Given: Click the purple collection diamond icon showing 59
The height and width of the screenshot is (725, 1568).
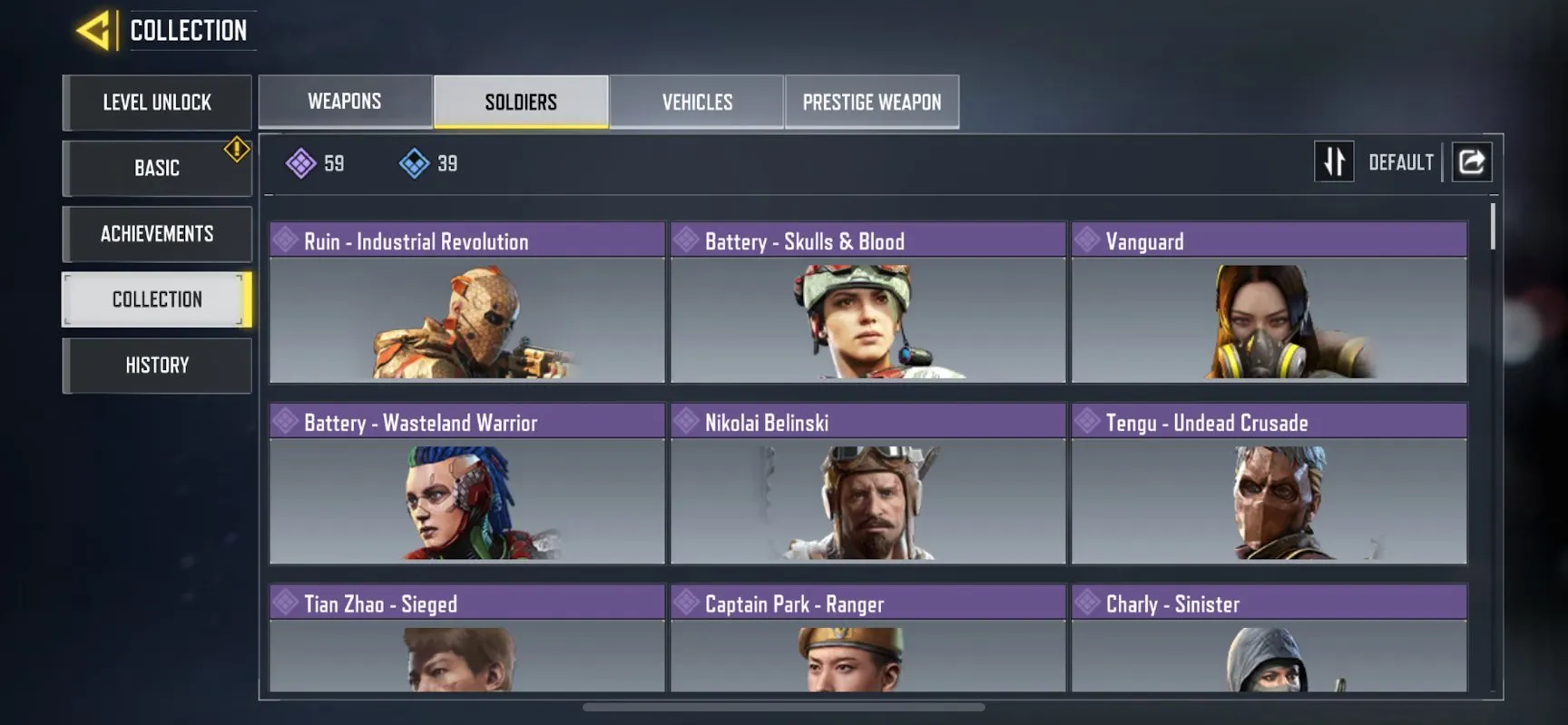Looking at the screenshot, I should 302,163.
